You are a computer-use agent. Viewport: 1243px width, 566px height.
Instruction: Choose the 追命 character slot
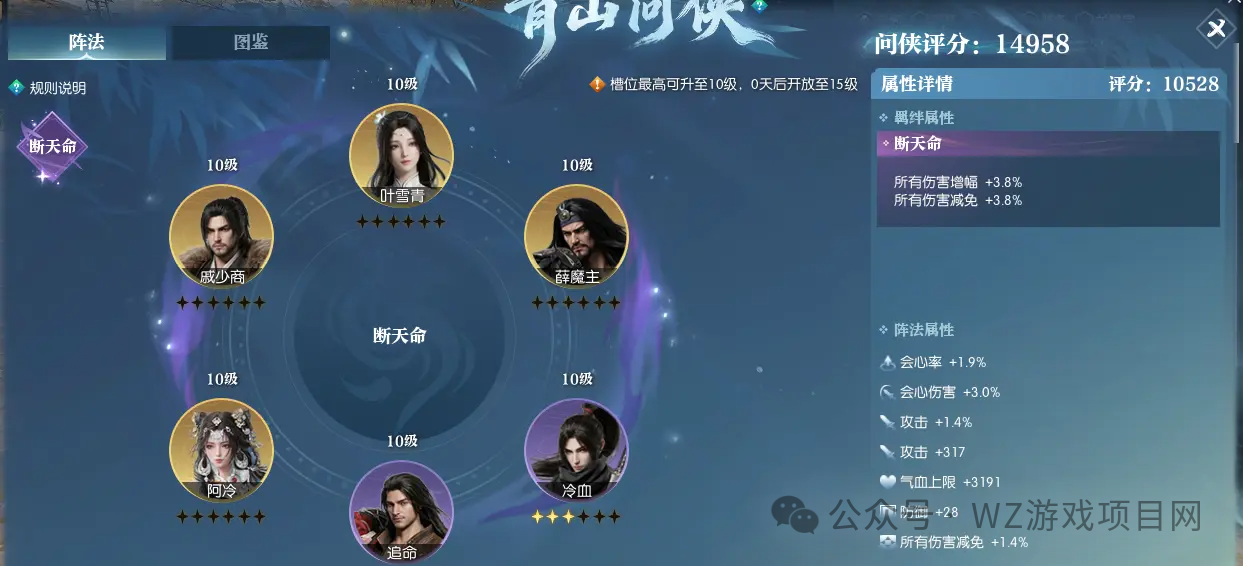click(401, 510)
